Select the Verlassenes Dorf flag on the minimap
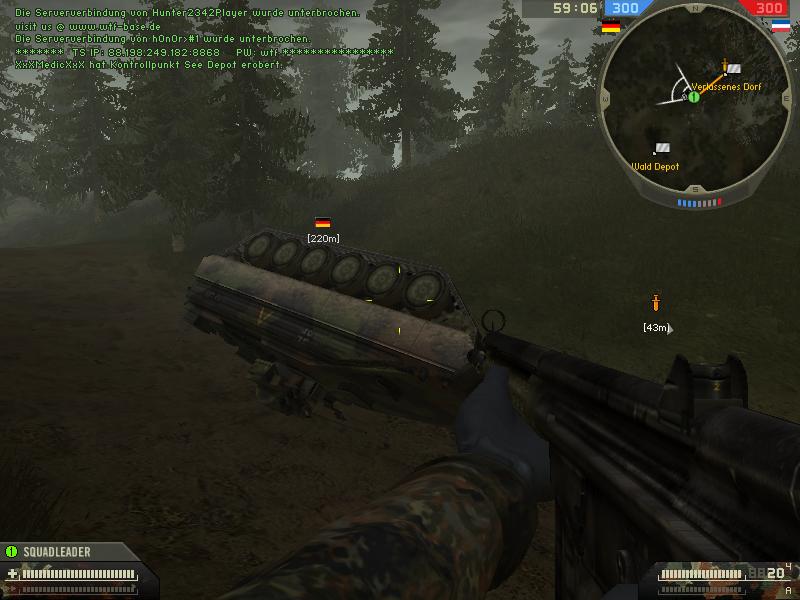Viewport: 800px width, 600px height. click(x=735, y=69)
